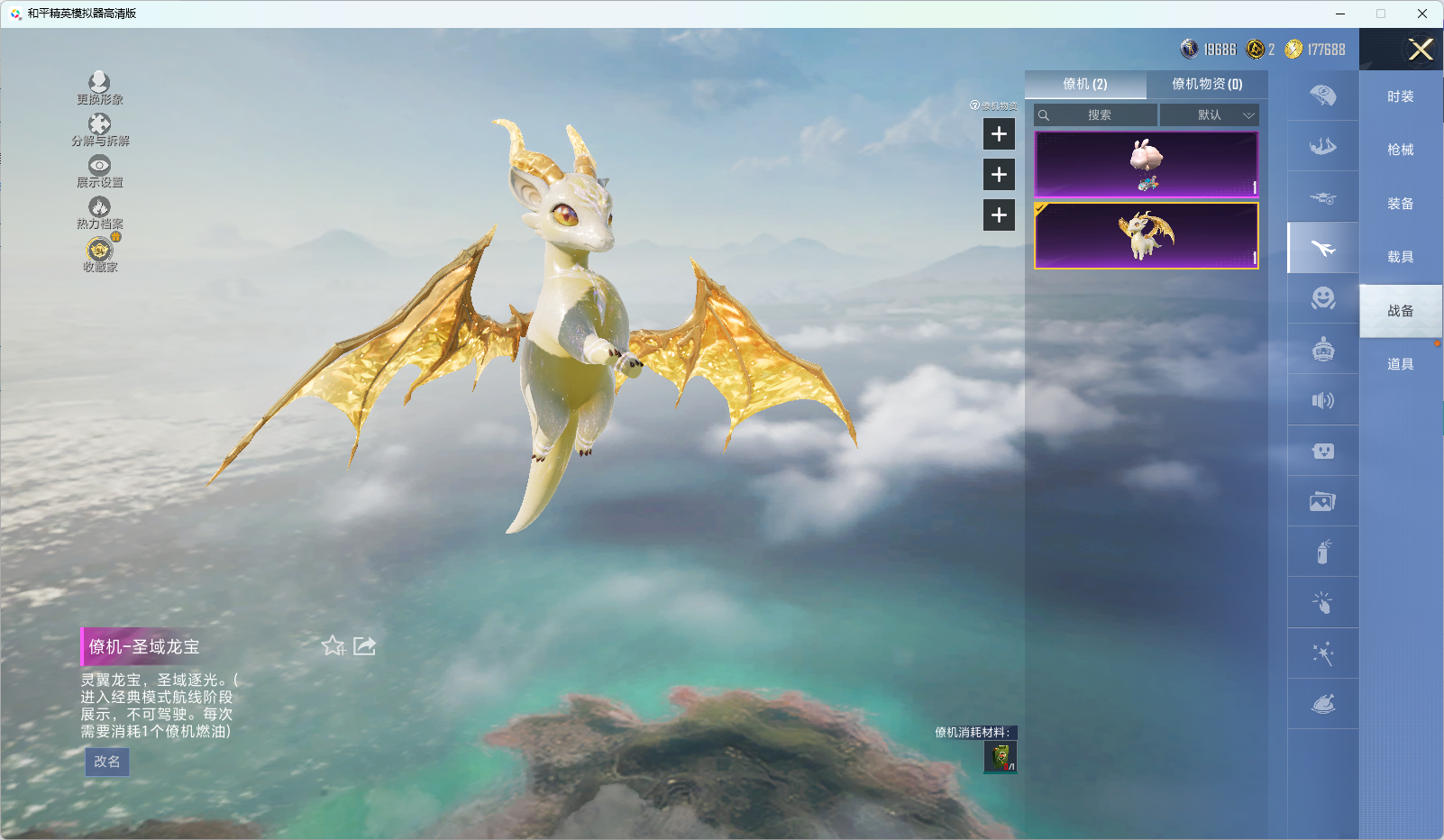Share the wingman using the share arrow icon
The image size is (1444, 840).
[x=364, y=645]
